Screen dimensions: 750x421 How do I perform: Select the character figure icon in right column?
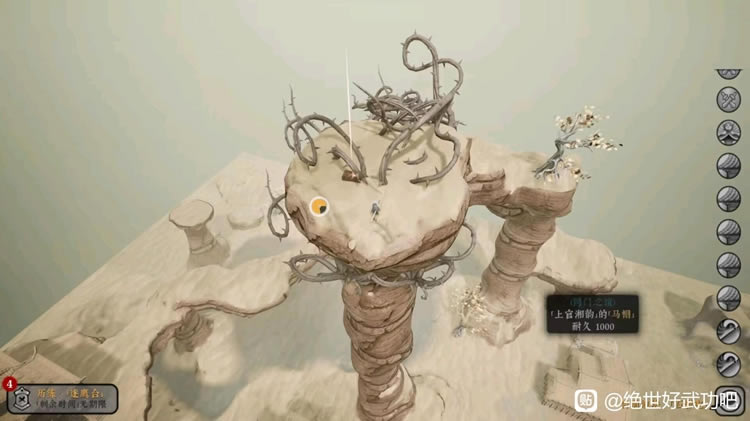(x=729, y=132)
